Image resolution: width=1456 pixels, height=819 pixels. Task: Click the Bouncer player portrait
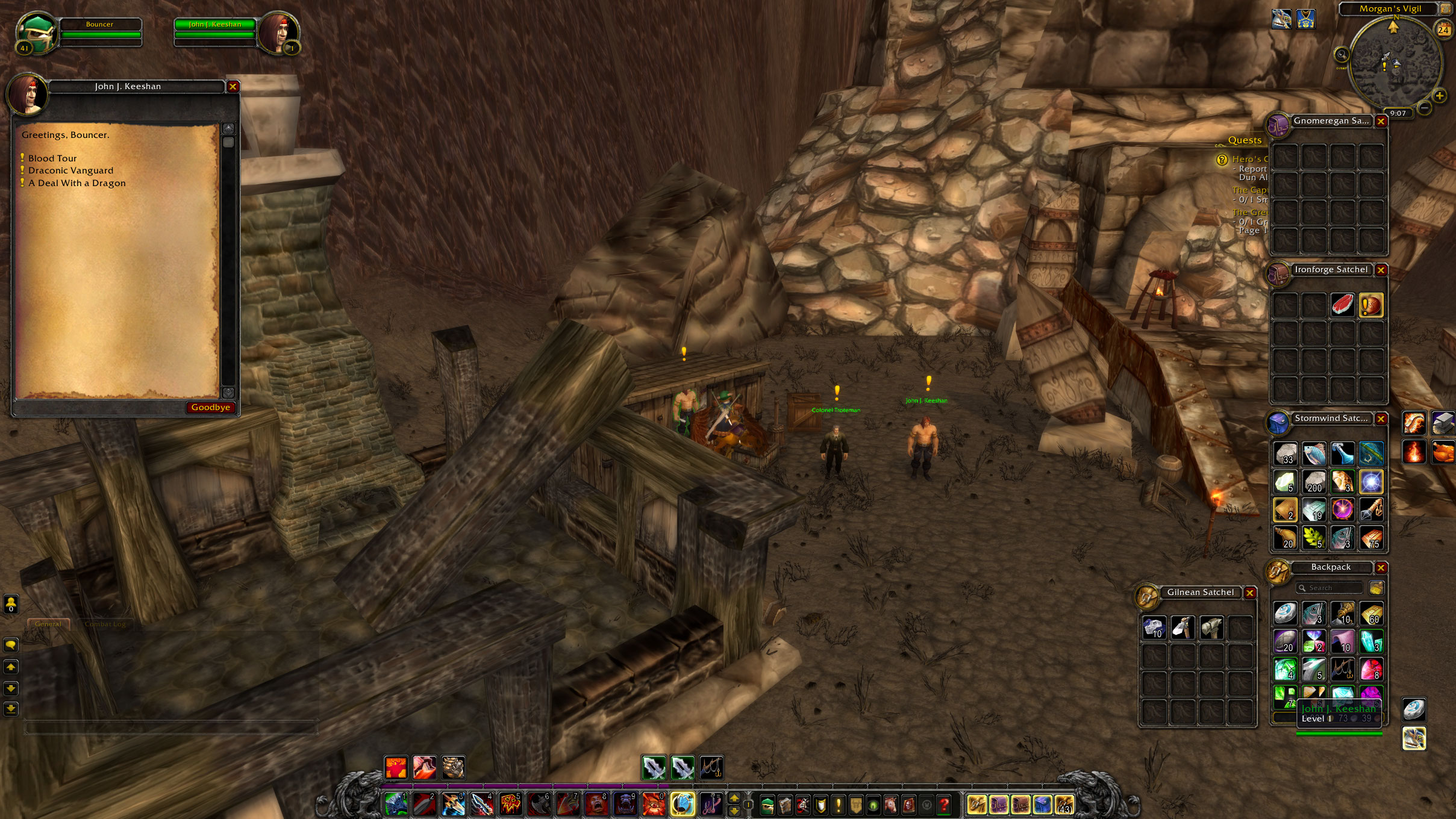tap(35, 33)
